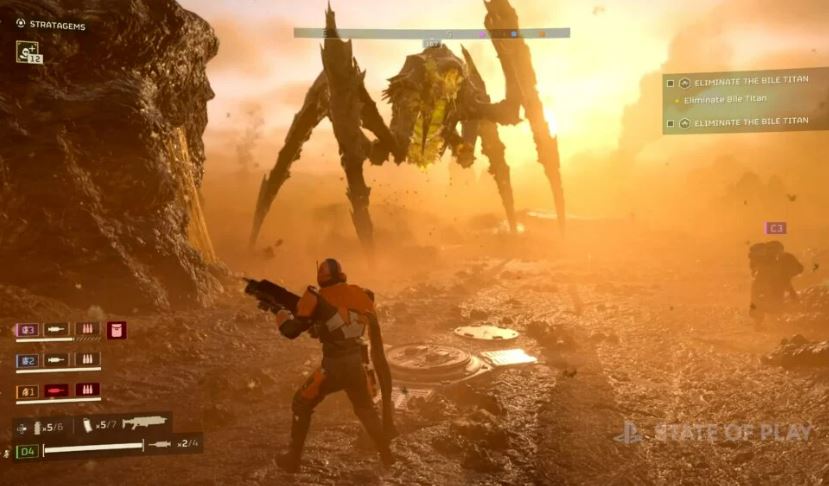Click the red ammo icon of squad member 1
829x486 pixels.
[x=87, y=390]
